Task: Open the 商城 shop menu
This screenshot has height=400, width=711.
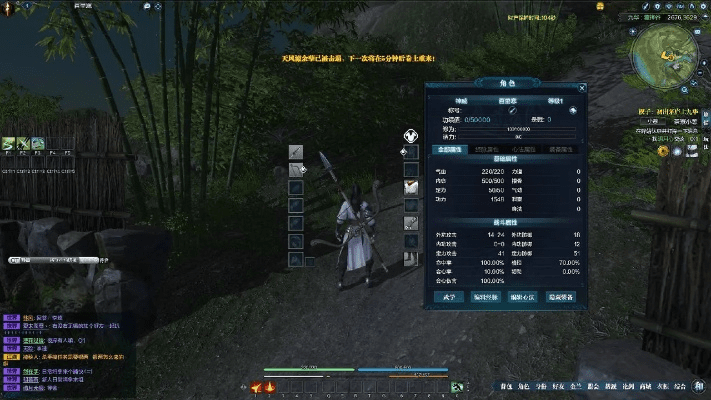Action: [644, 385]
